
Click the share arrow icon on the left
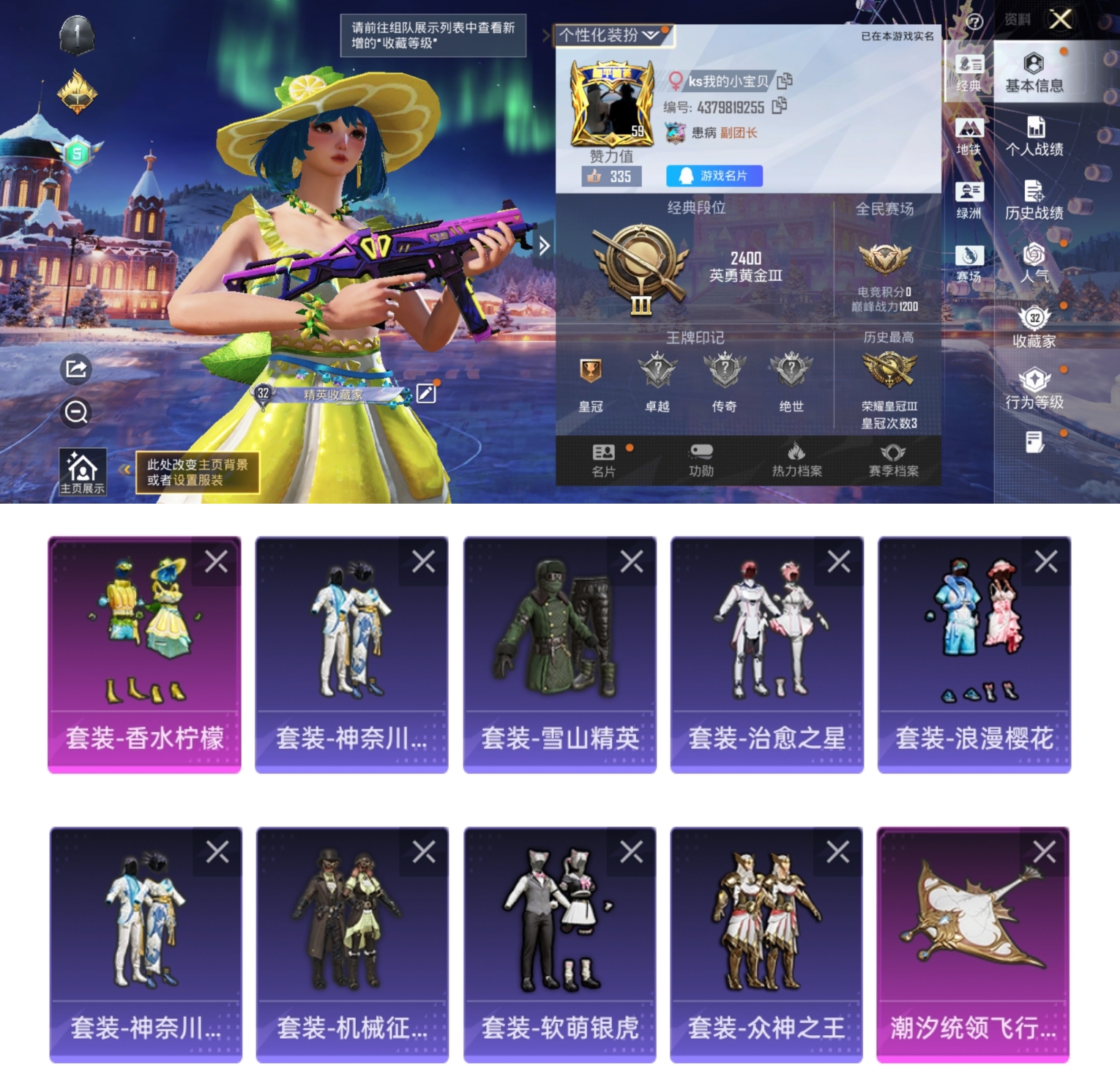coord(74,368)
